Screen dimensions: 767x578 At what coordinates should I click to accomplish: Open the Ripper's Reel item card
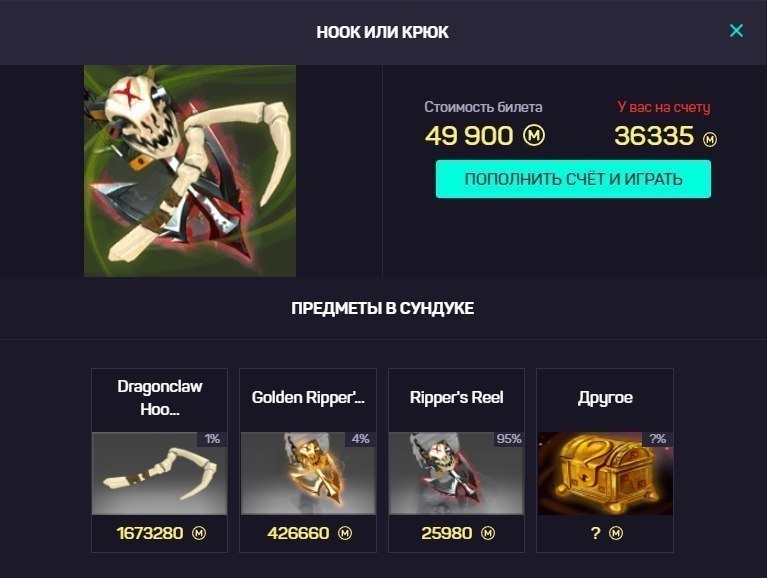coord(456,460)
